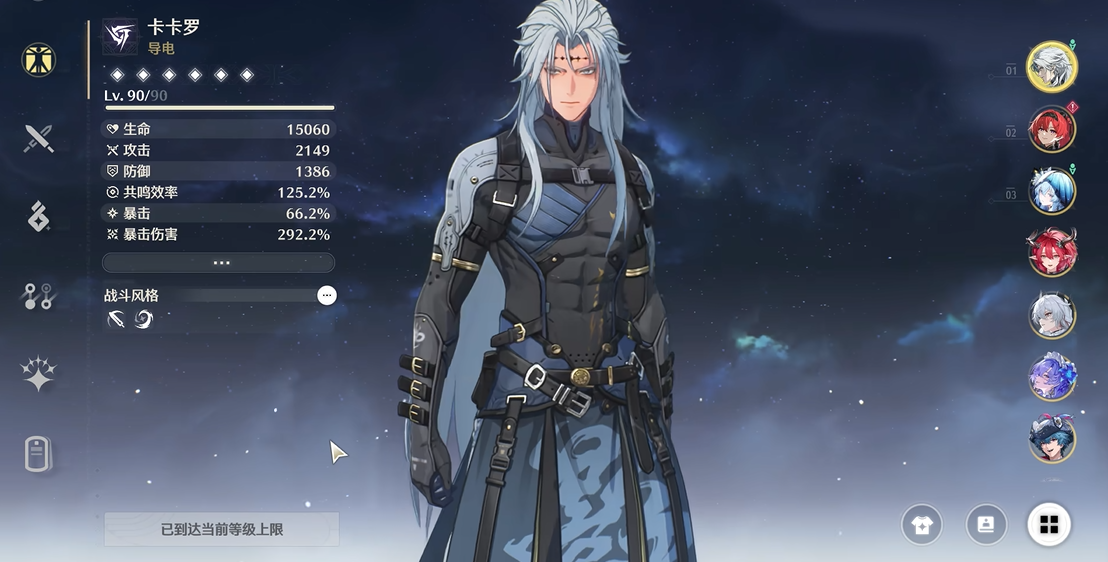Expand the full stats list with the three-dots bar

click(x=219, y=263)
